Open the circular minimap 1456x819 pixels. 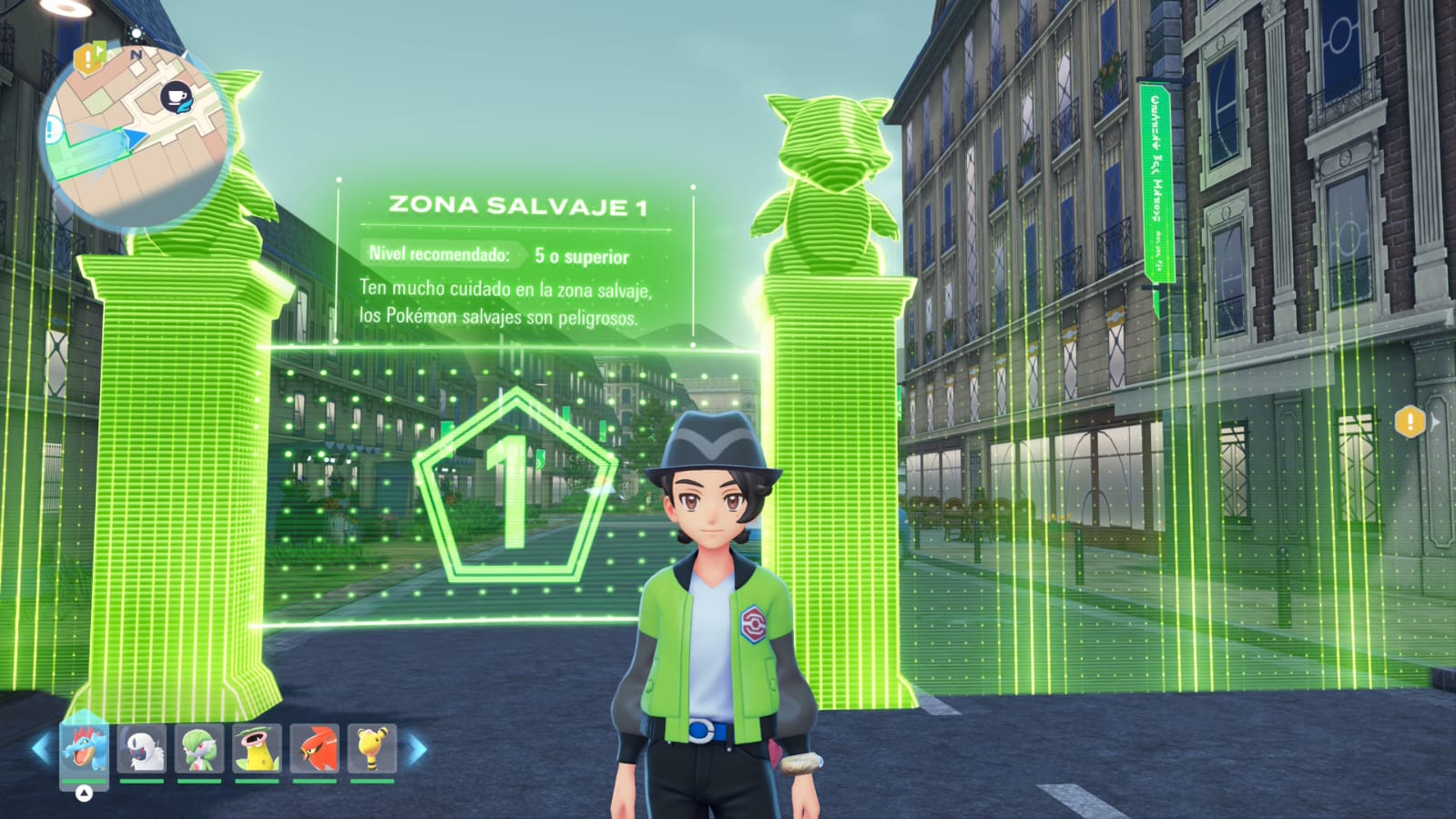(x=135, y=137)
